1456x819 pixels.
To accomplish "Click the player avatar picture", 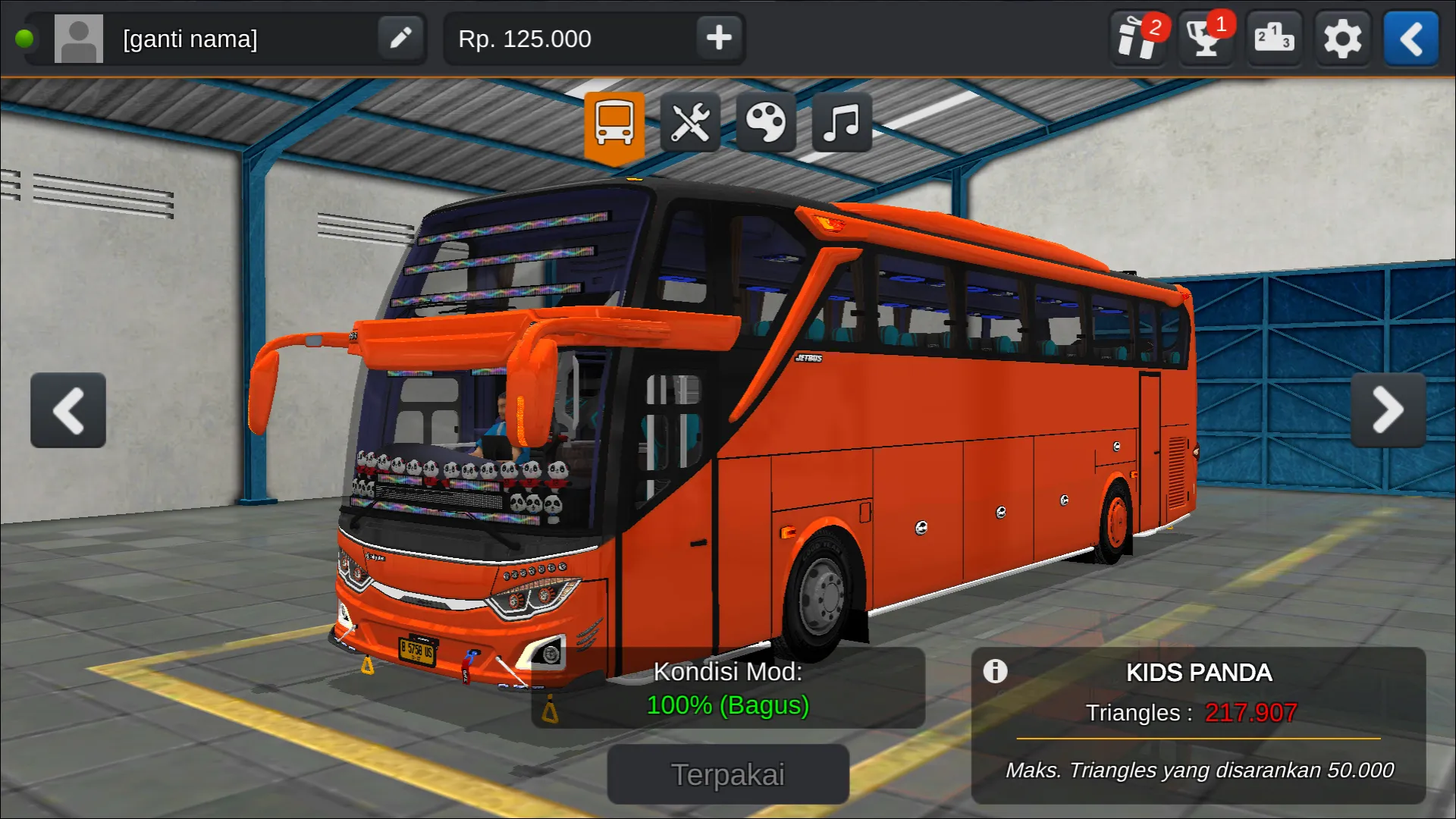I will pos(79,39).
